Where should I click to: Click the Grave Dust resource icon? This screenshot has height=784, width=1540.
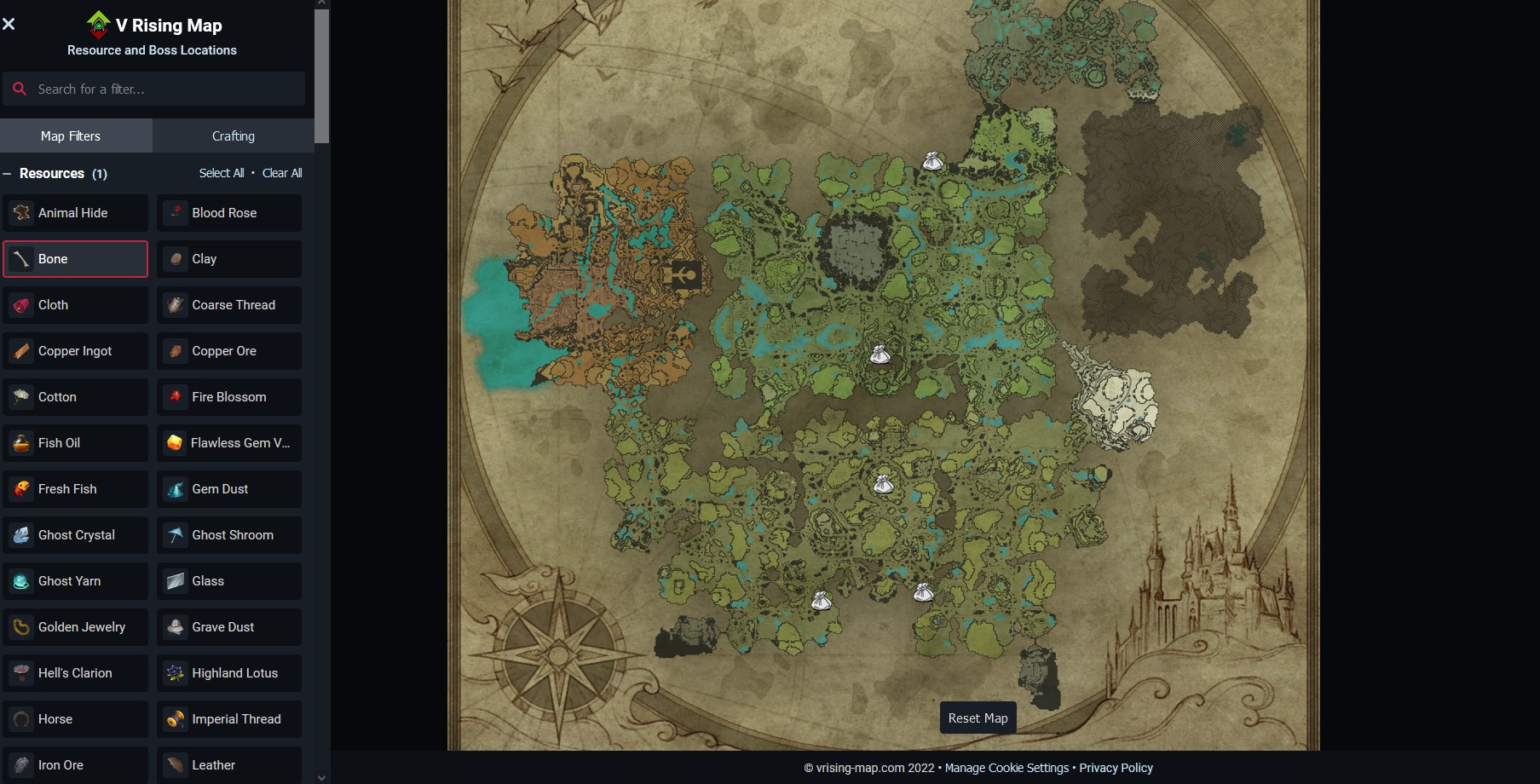[x=175, y=626]
